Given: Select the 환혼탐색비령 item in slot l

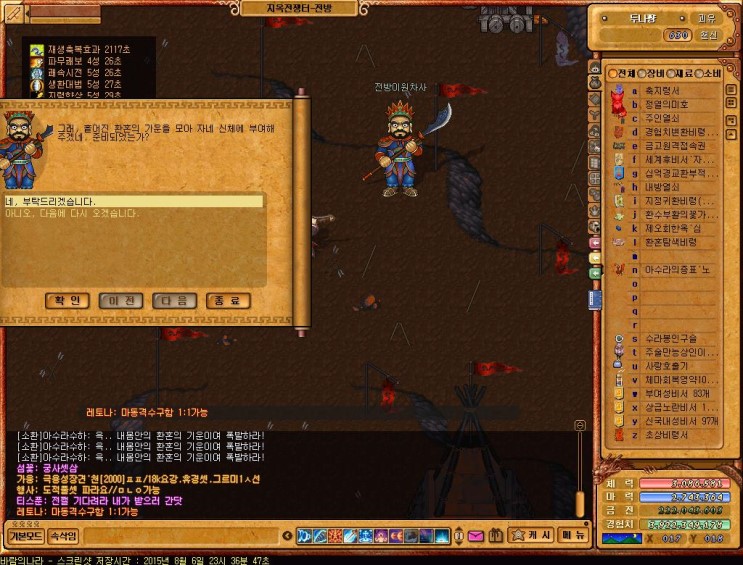Looking at the screenshot, I should [x=672, y=242].
